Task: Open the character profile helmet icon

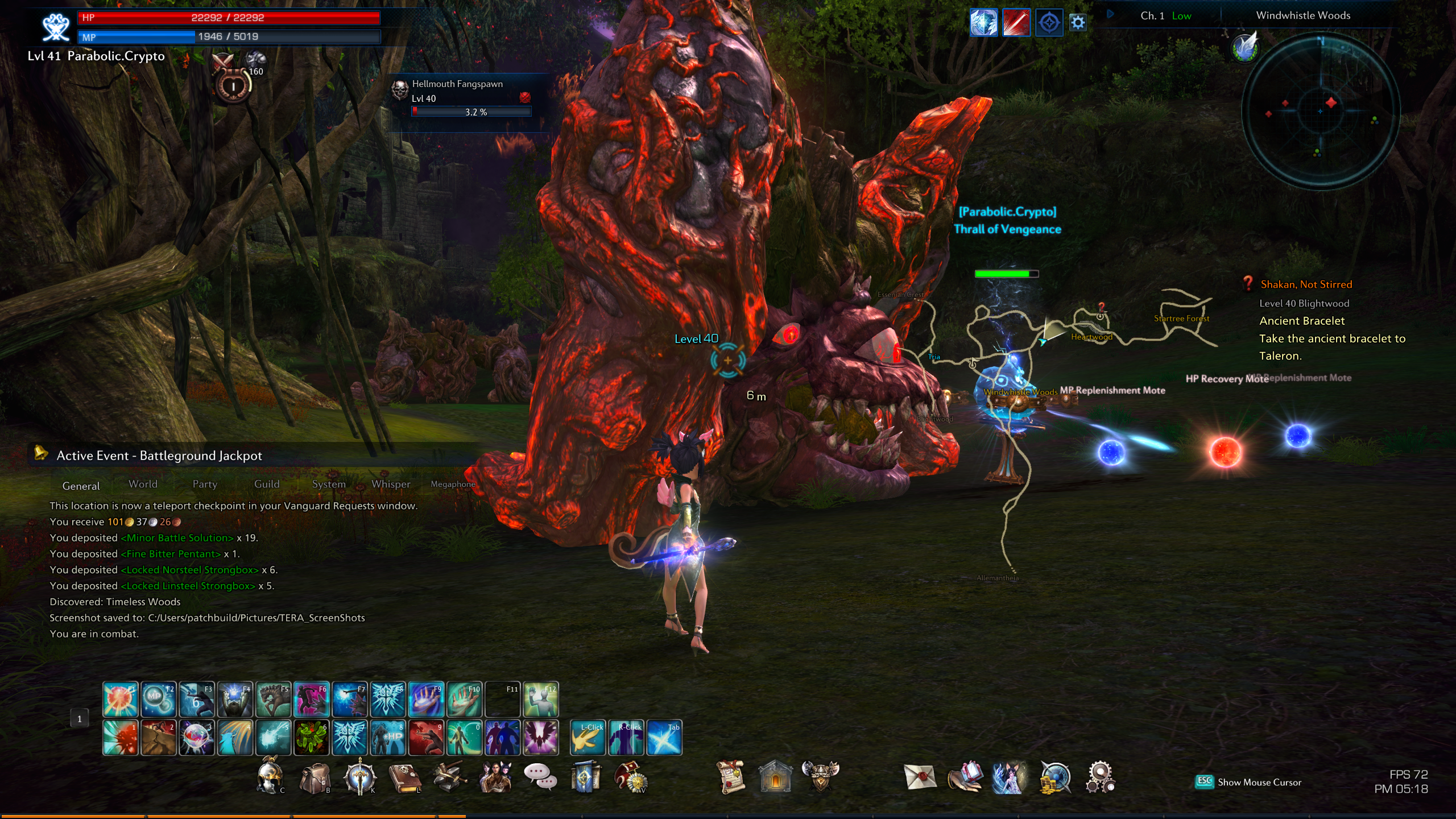Action: [270, 777]
